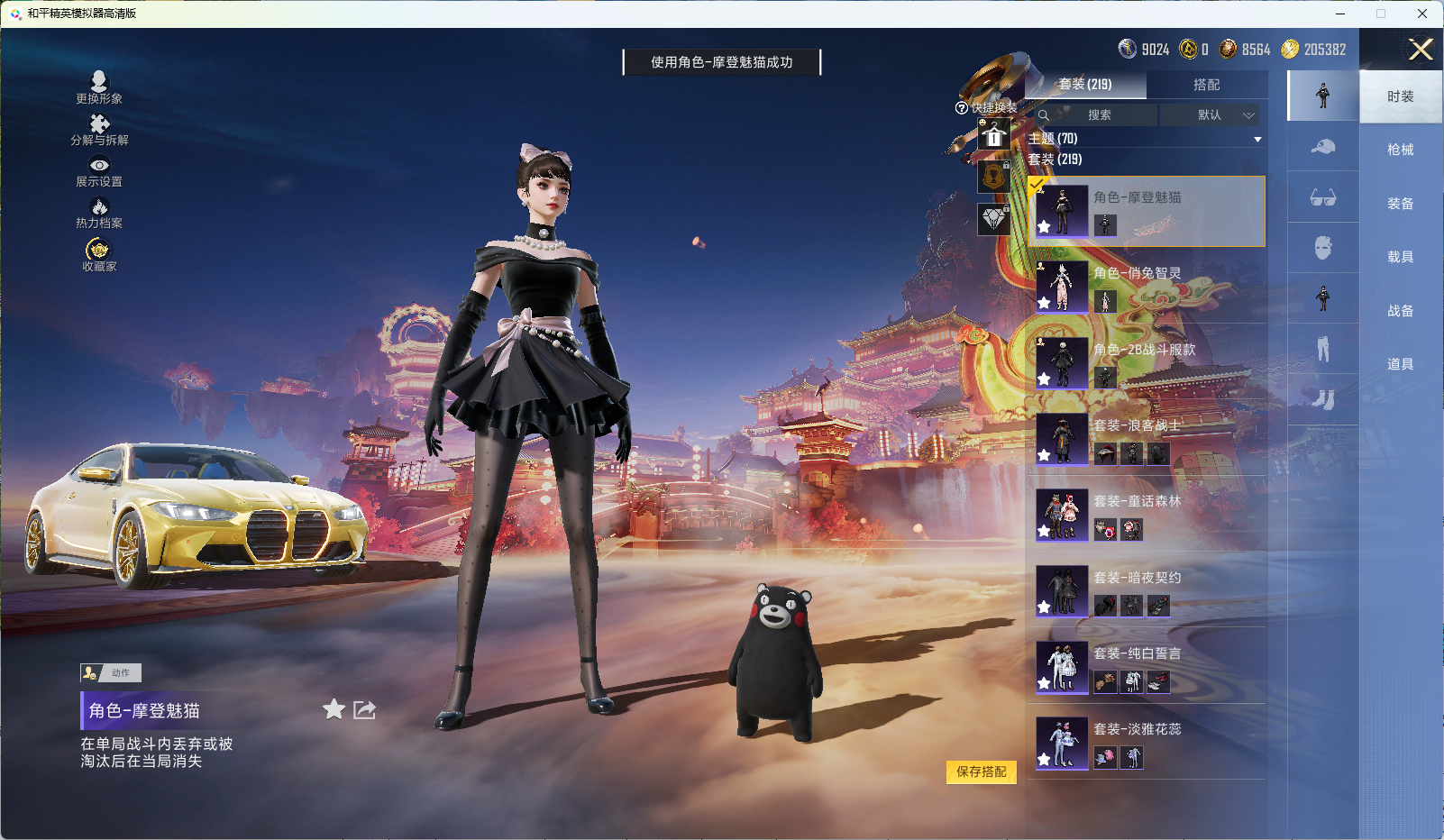Switch to the 枪械 tab on the right

point(1400,148)
